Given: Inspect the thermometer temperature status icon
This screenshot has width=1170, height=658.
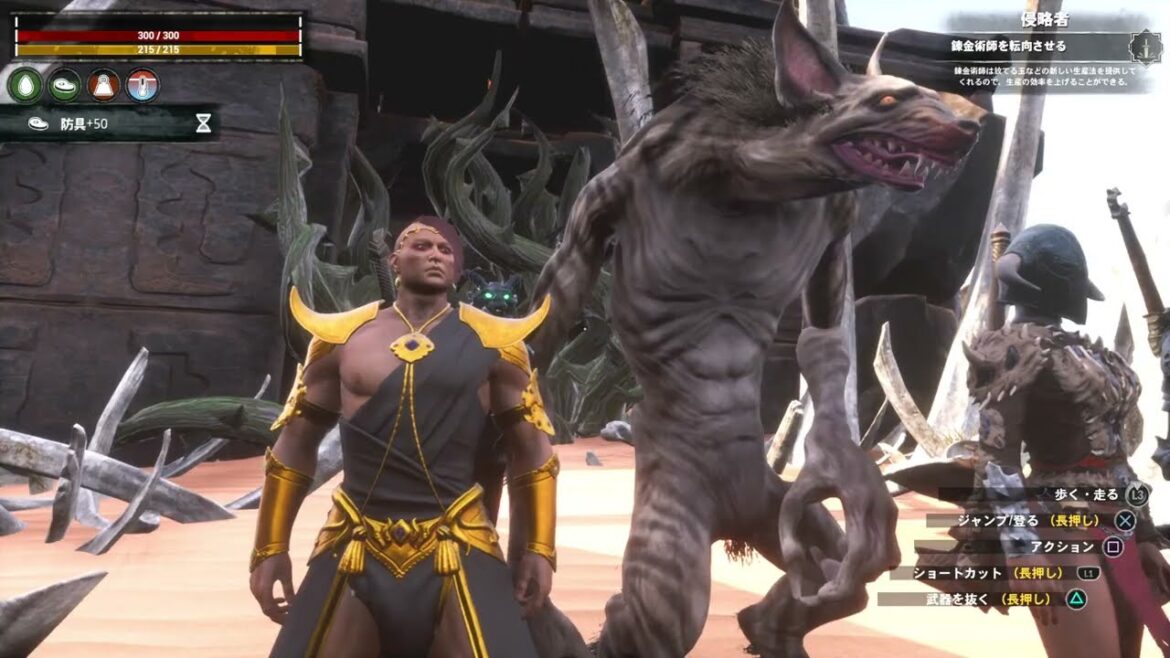Looking at the screenshot, I should pos(143,86).
